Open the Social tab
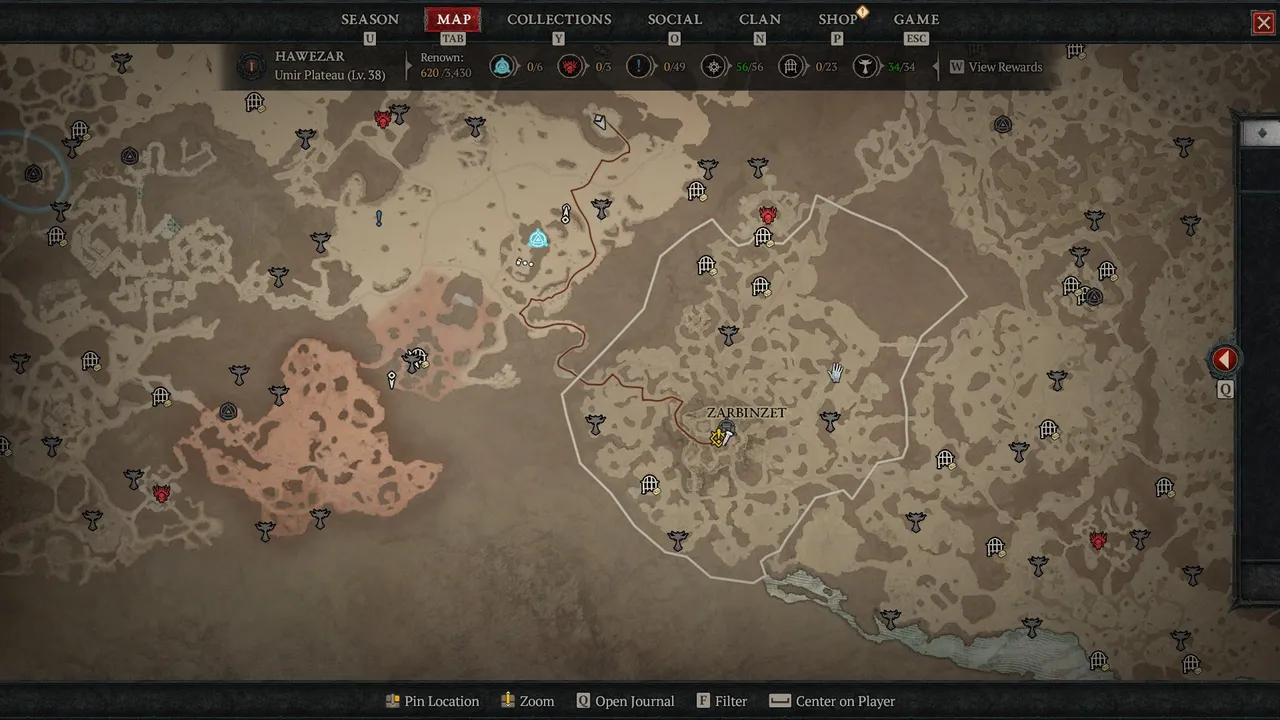The width and height of the screenshot is (1280, 720). pyautogui.click(x=674, y=19)
